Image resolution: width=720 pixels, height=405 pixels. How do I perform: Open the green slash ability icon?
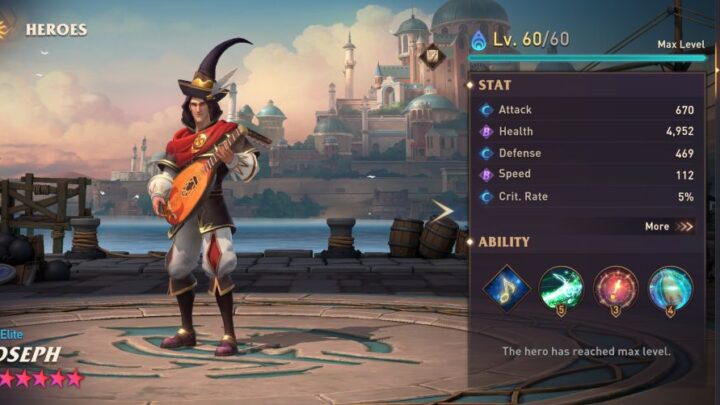(561, 288)
